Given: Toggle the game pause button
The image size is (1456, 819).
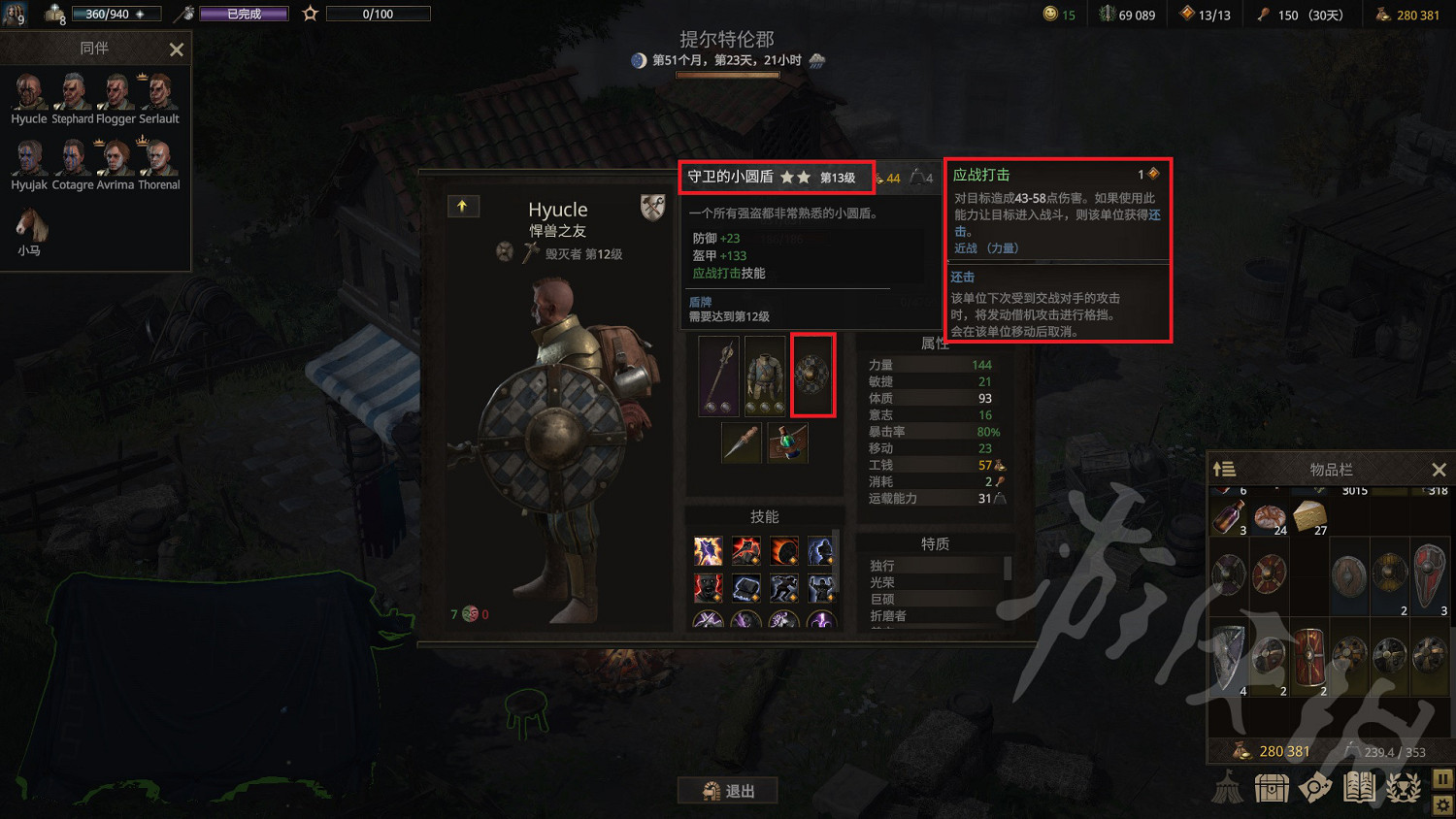Looking at the screenshot, I should [x=1442, y=778].
